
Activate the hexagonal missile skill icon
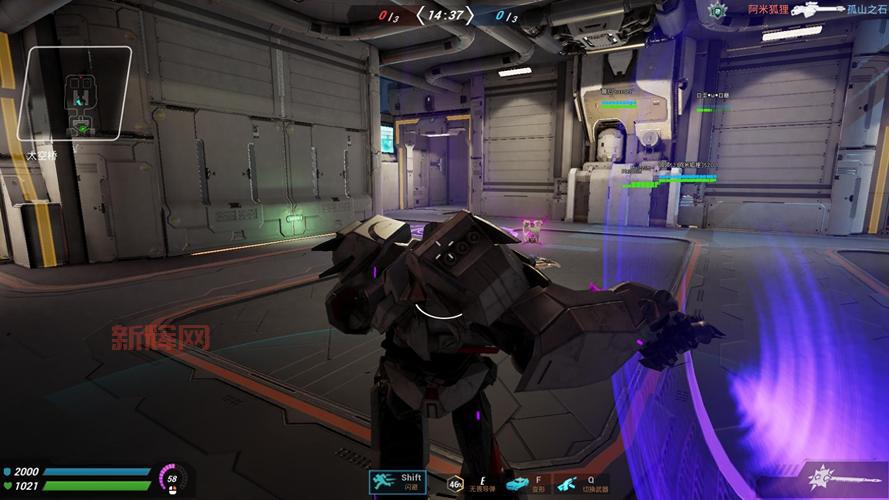pyautogui.click(x=454, y=484)
